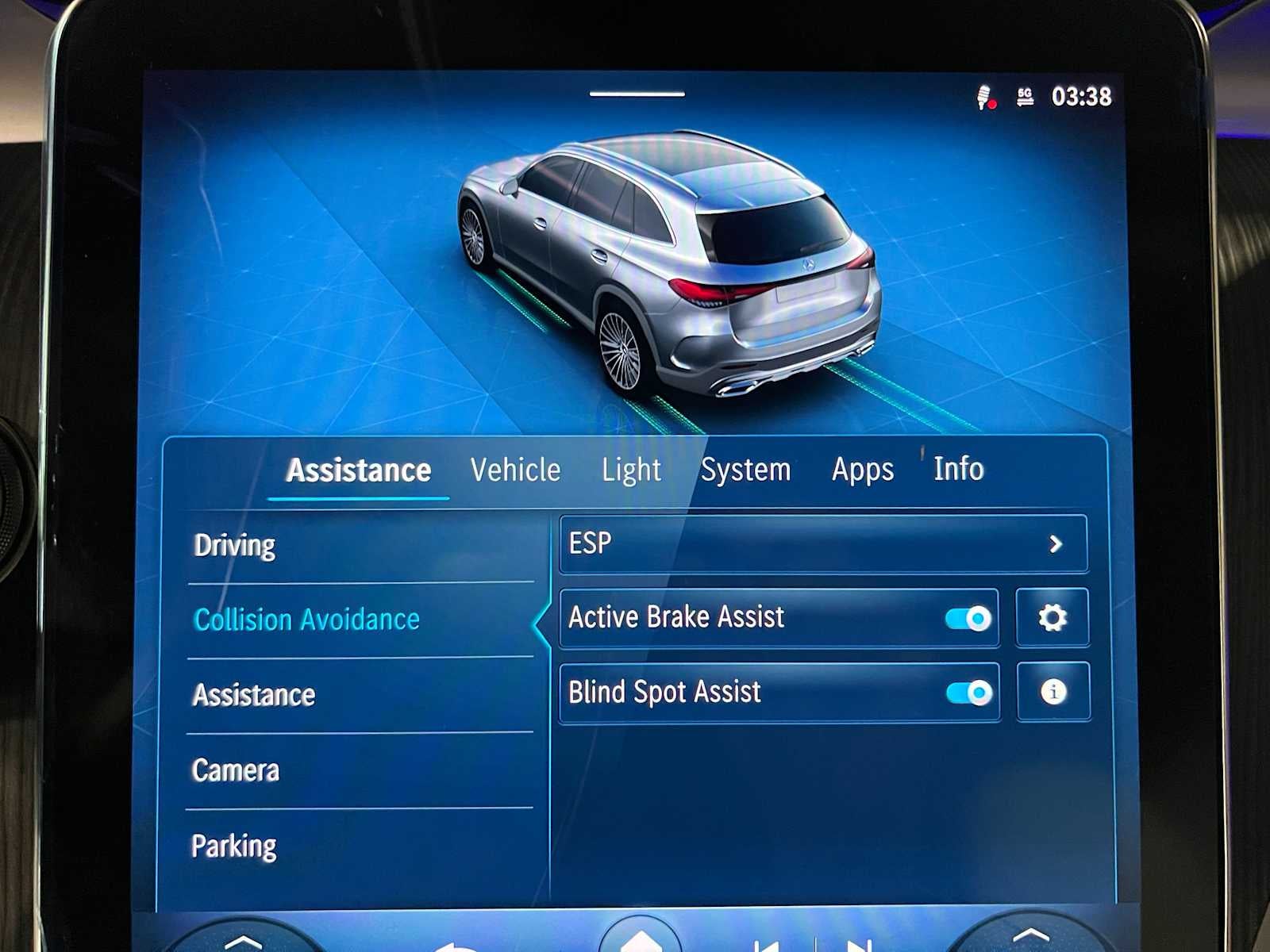The image size is (1270, 952).
Task: Switch to the Vehicle tab
Action: [x=515, y=470]
